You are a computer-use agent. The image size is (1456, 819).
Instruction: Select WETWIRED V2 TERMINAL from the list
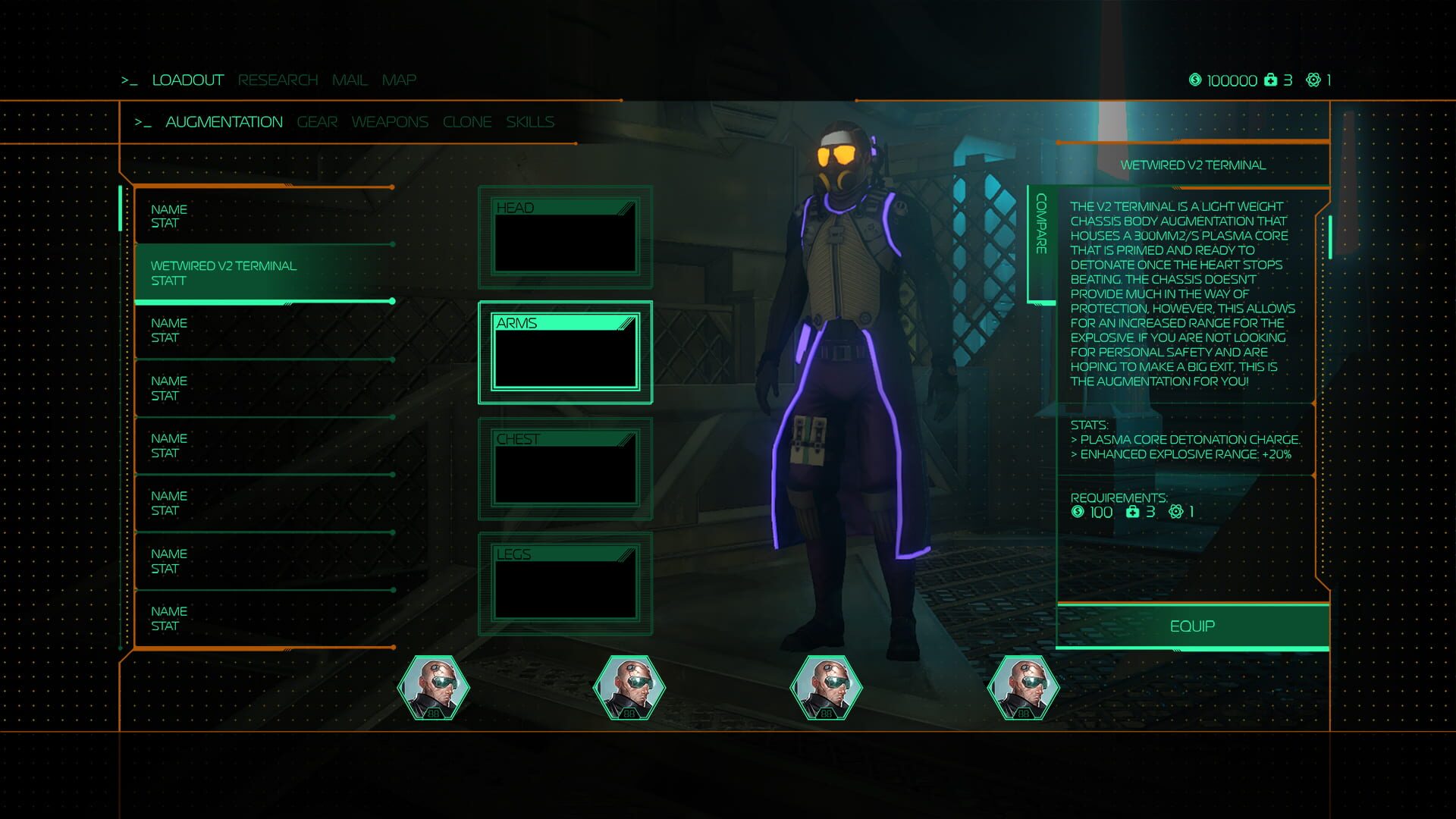pyautogui.click(x=224, y=273)
